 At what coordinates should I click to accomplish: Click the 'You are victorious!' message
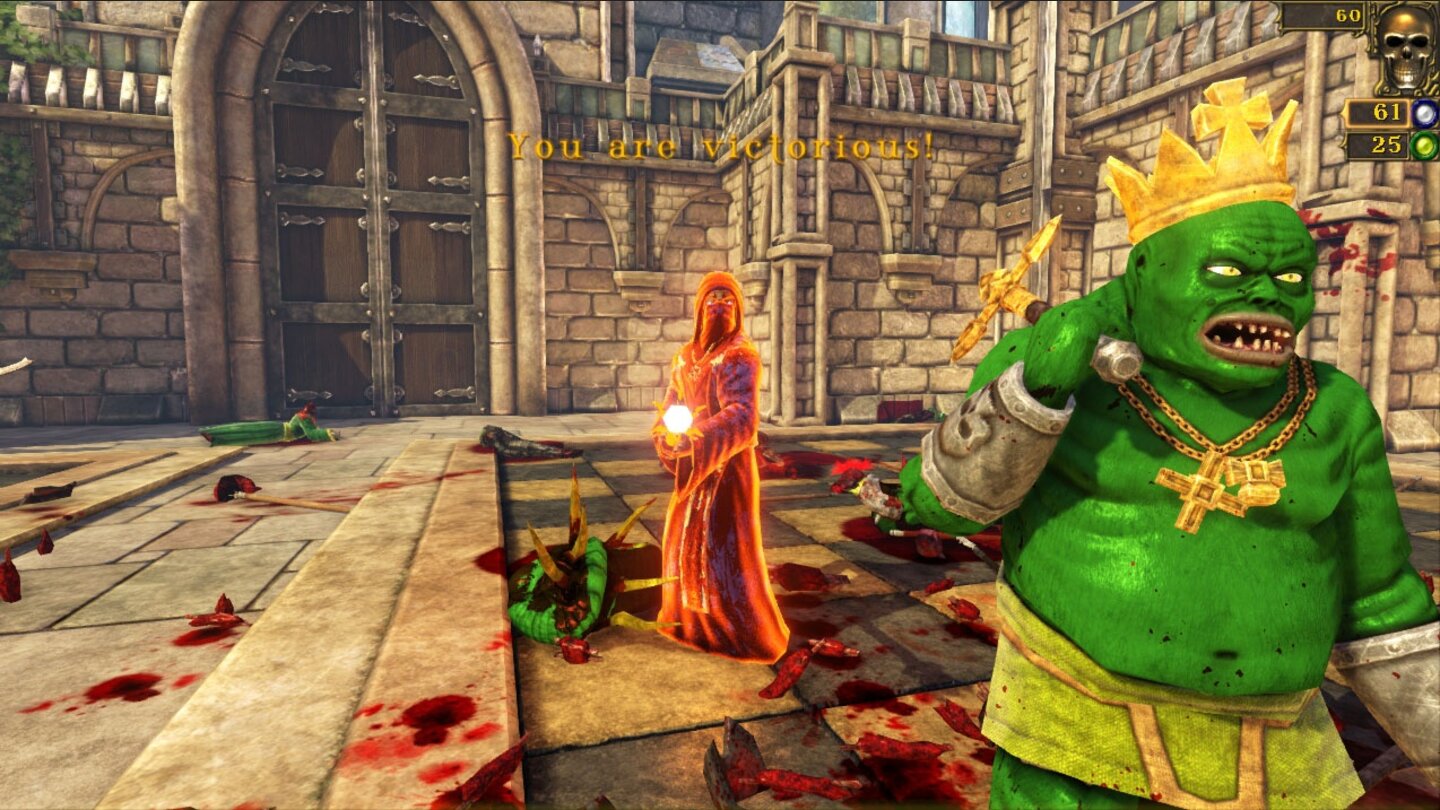coord(720,146)
